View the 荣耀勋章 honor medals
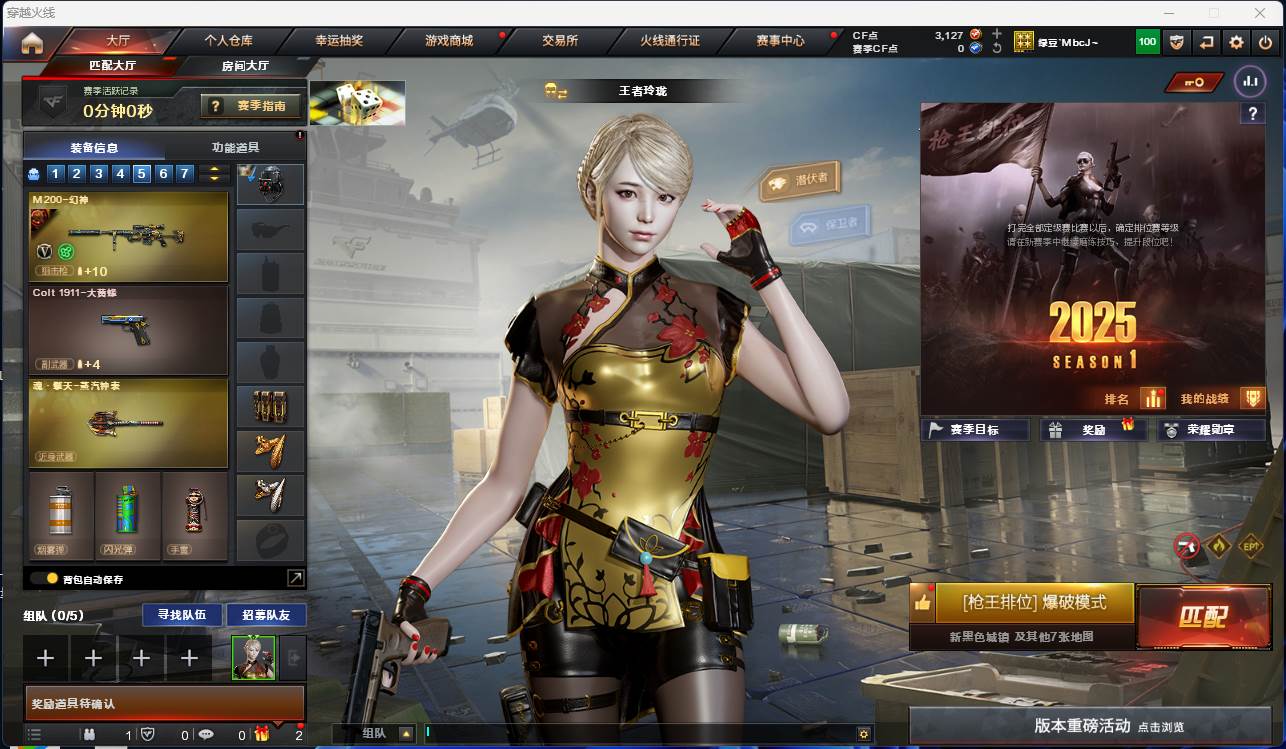Screen dimensions: 1286x749 point(1210,430)
